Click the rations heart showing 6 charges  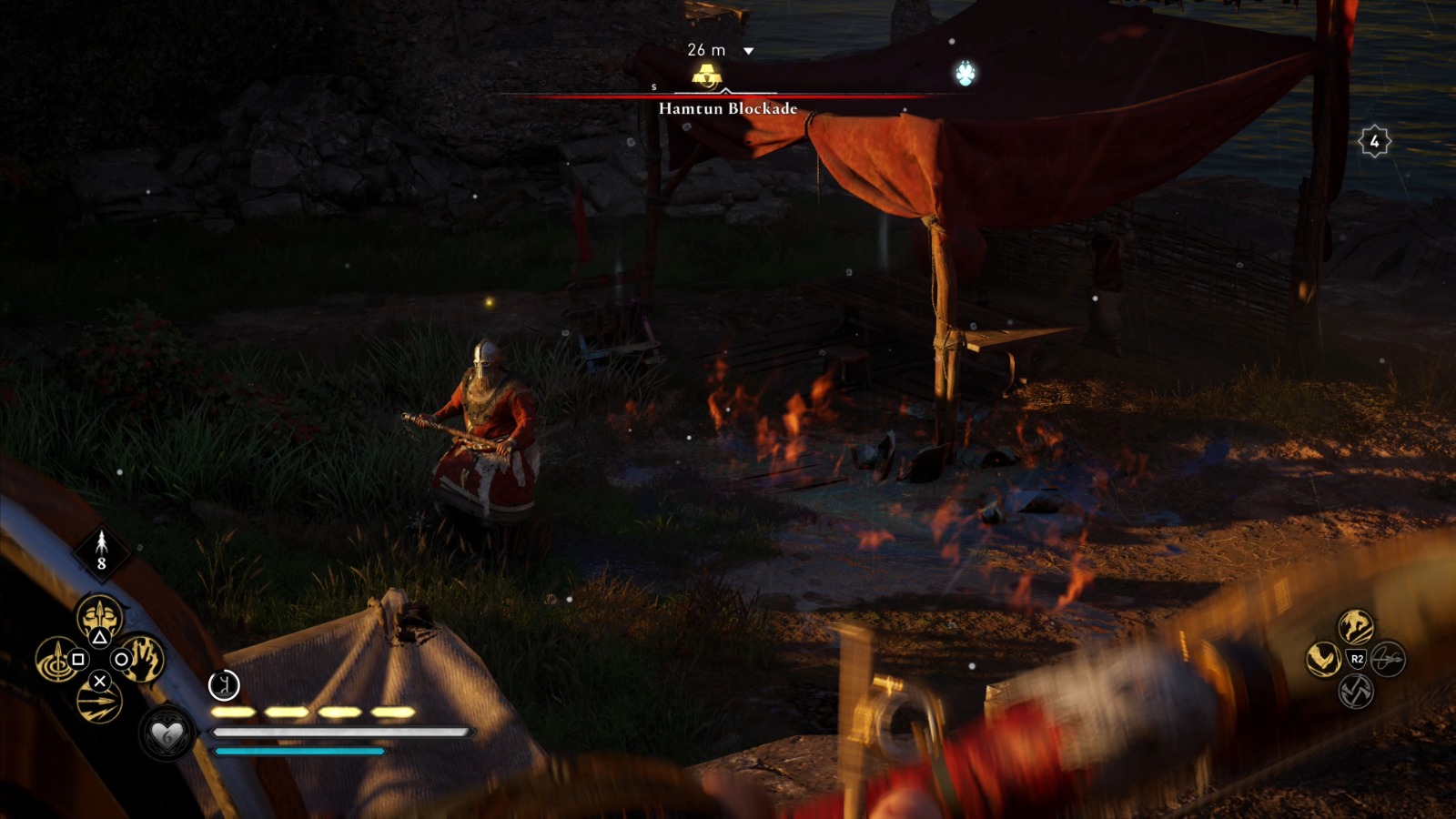(165, 736)
